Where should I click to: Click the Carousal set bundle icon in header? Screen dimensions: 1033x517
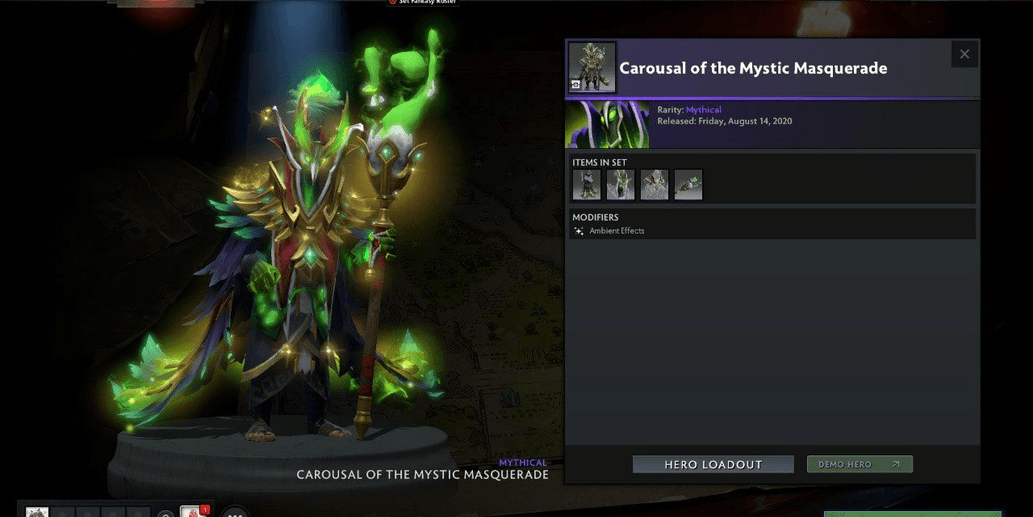(592, 68)
